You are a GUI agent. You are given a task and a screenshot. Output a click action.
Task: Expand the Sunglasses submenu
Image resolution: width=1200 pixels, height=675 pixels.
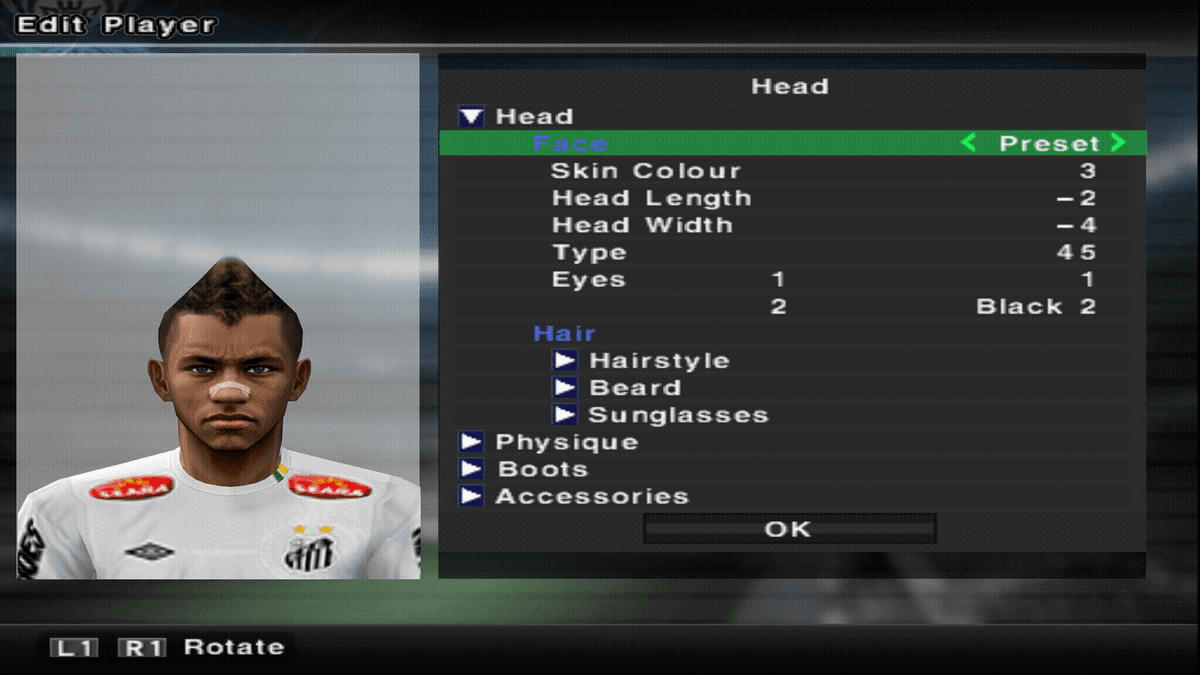point(565,415)
